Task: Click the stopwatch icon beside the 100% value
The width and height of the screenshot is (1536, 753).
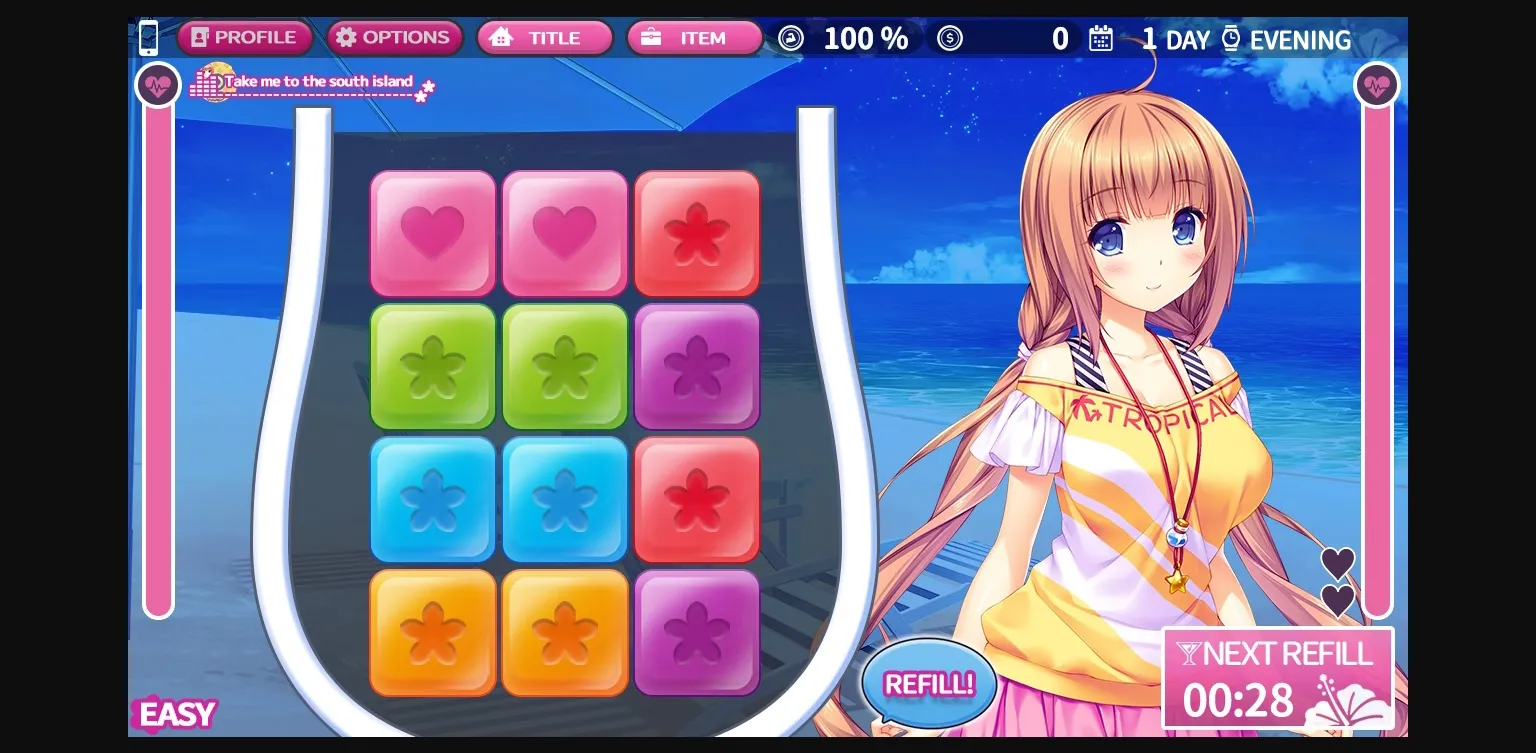Action: pos(790,38)
